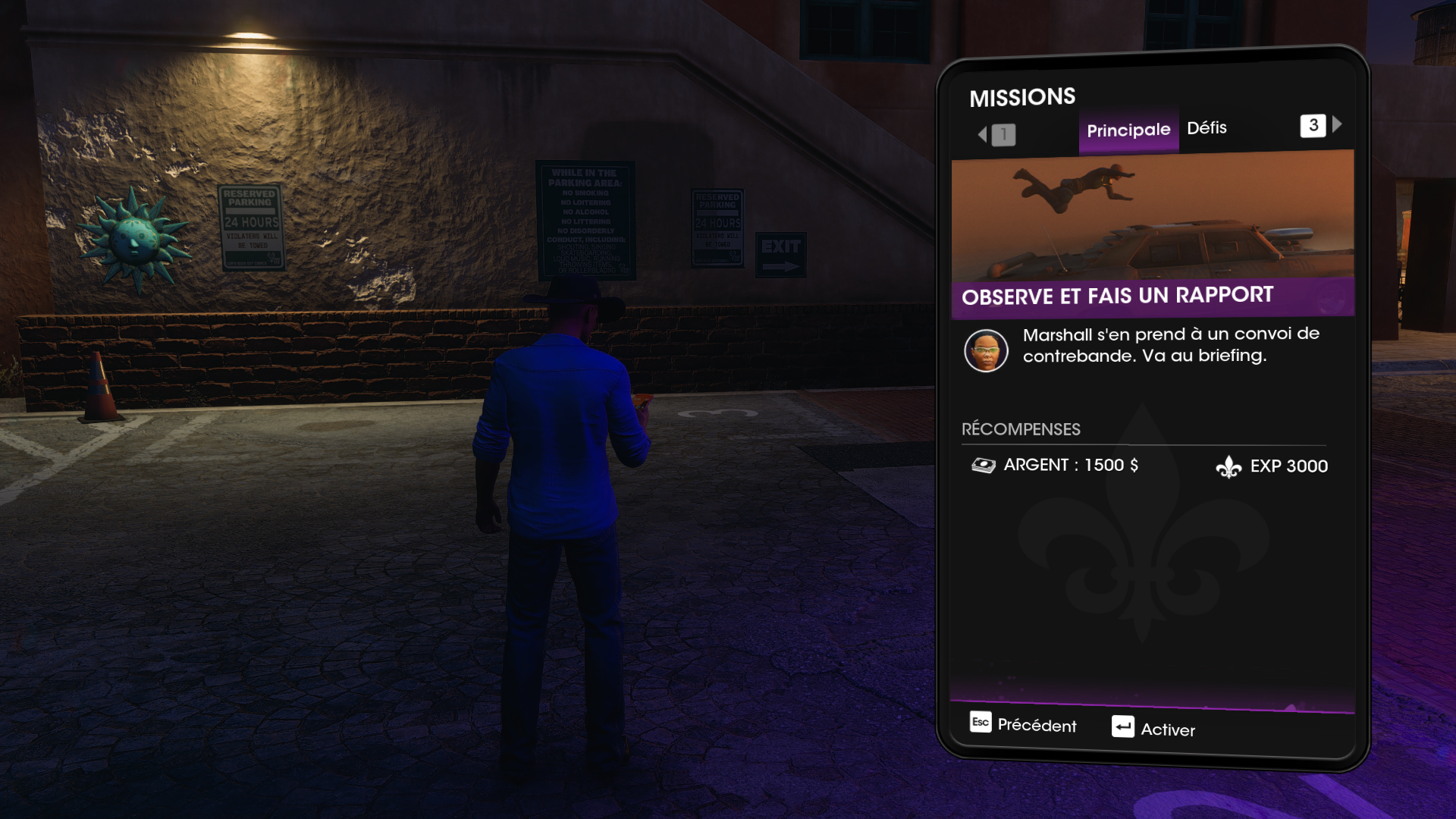The height and width of the screenshot is (819, 1456).
Task: Expand the RÉCOMPENSES section header
Action: coord(1020,429)
